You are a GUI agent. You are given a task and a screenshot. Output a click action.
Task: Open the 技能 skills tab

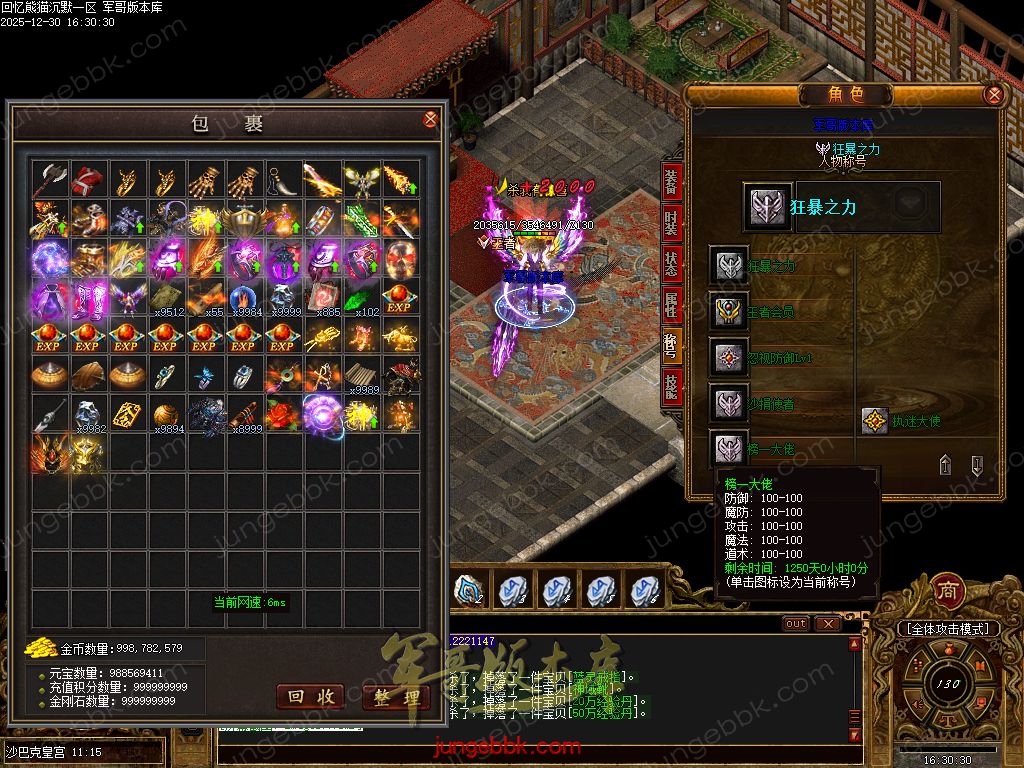(671, 387)
